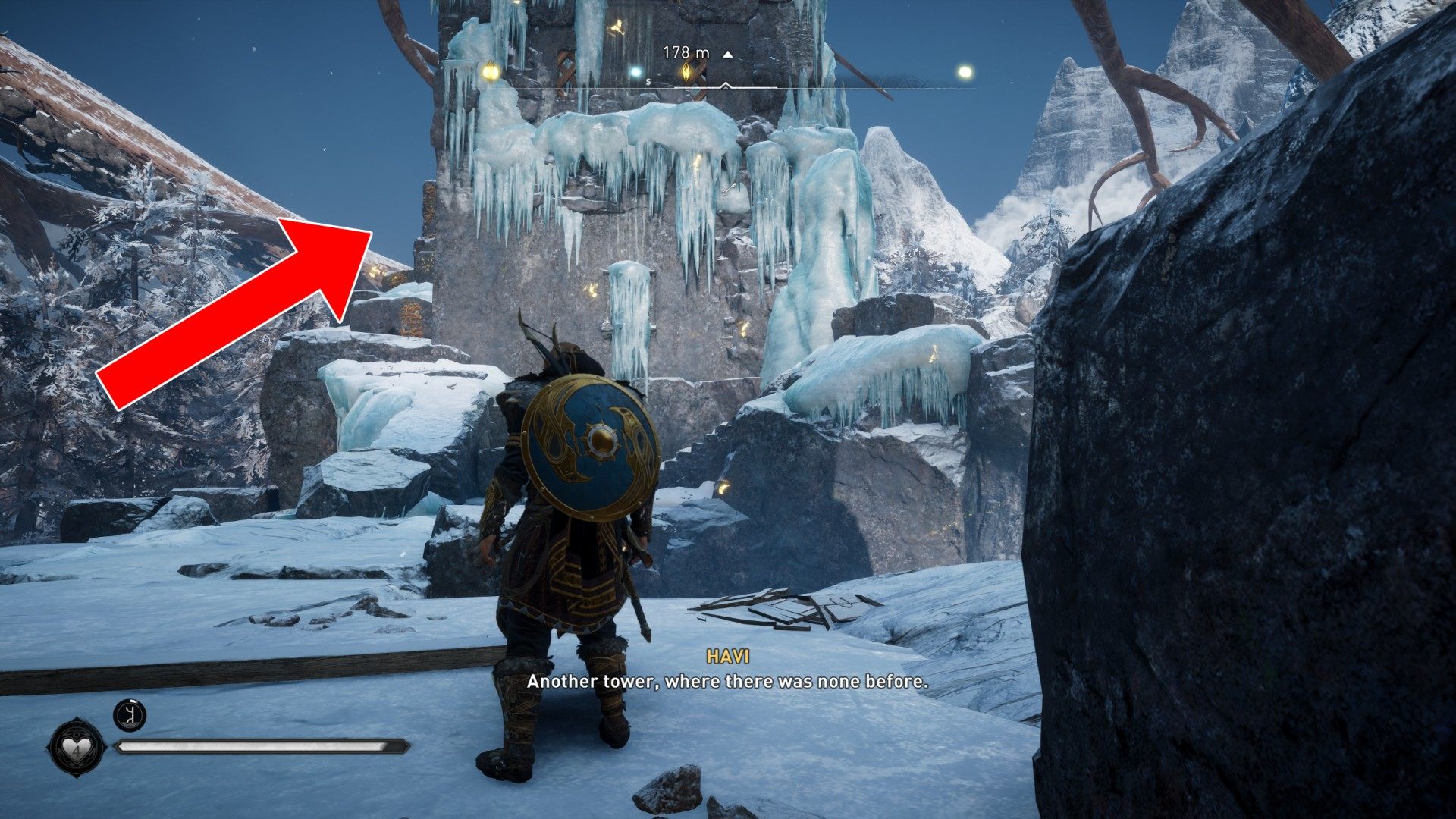This screenshot has width=1456, height=819.
Task: Select the white artifact orb on the compass
Action: pos(965,72)
